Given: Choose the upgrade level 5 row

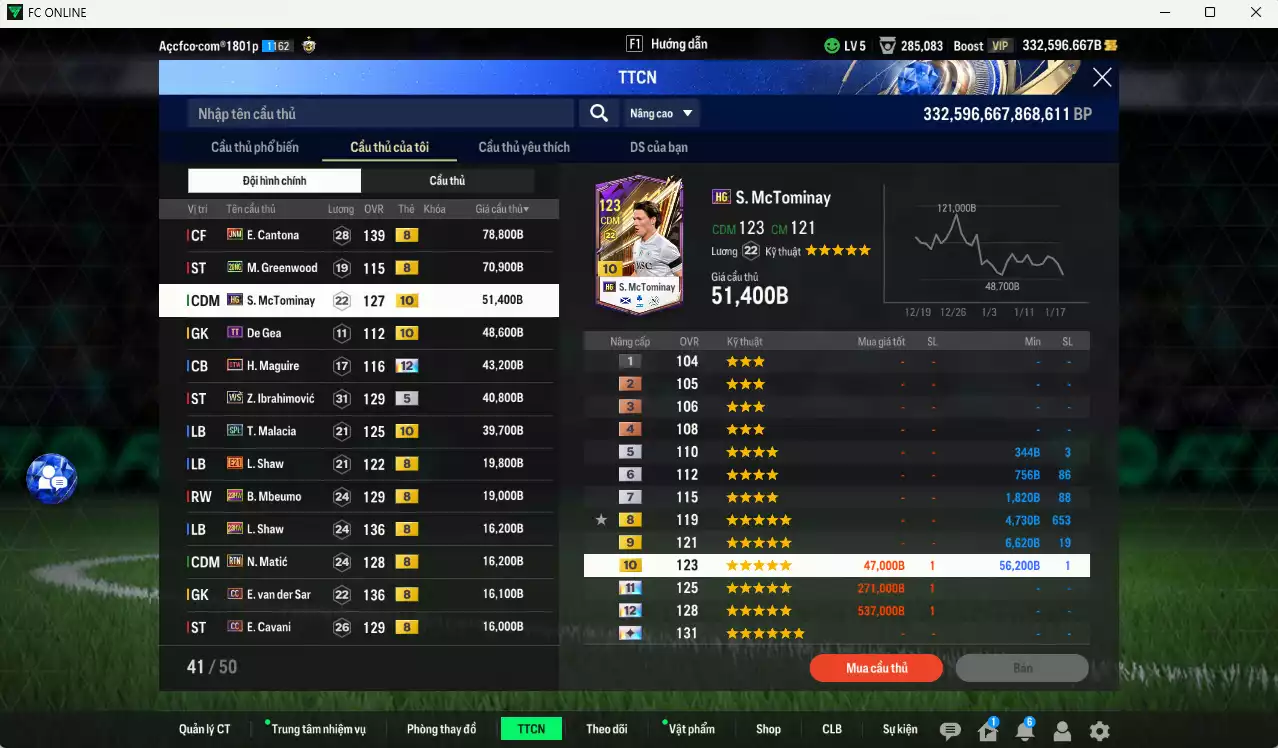Looking at the screenshot, I should [x=836, y=452].
